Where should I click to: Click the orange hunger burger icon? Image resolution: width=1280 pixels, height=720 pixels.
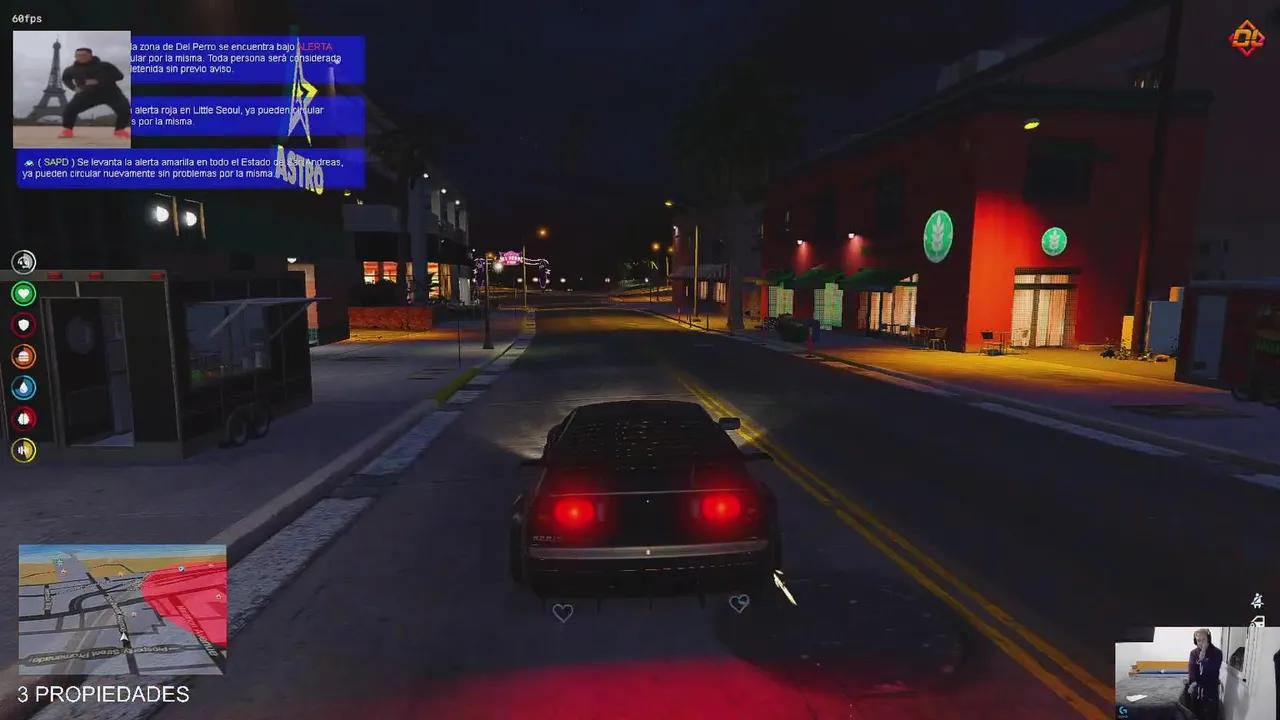point(24,356)
